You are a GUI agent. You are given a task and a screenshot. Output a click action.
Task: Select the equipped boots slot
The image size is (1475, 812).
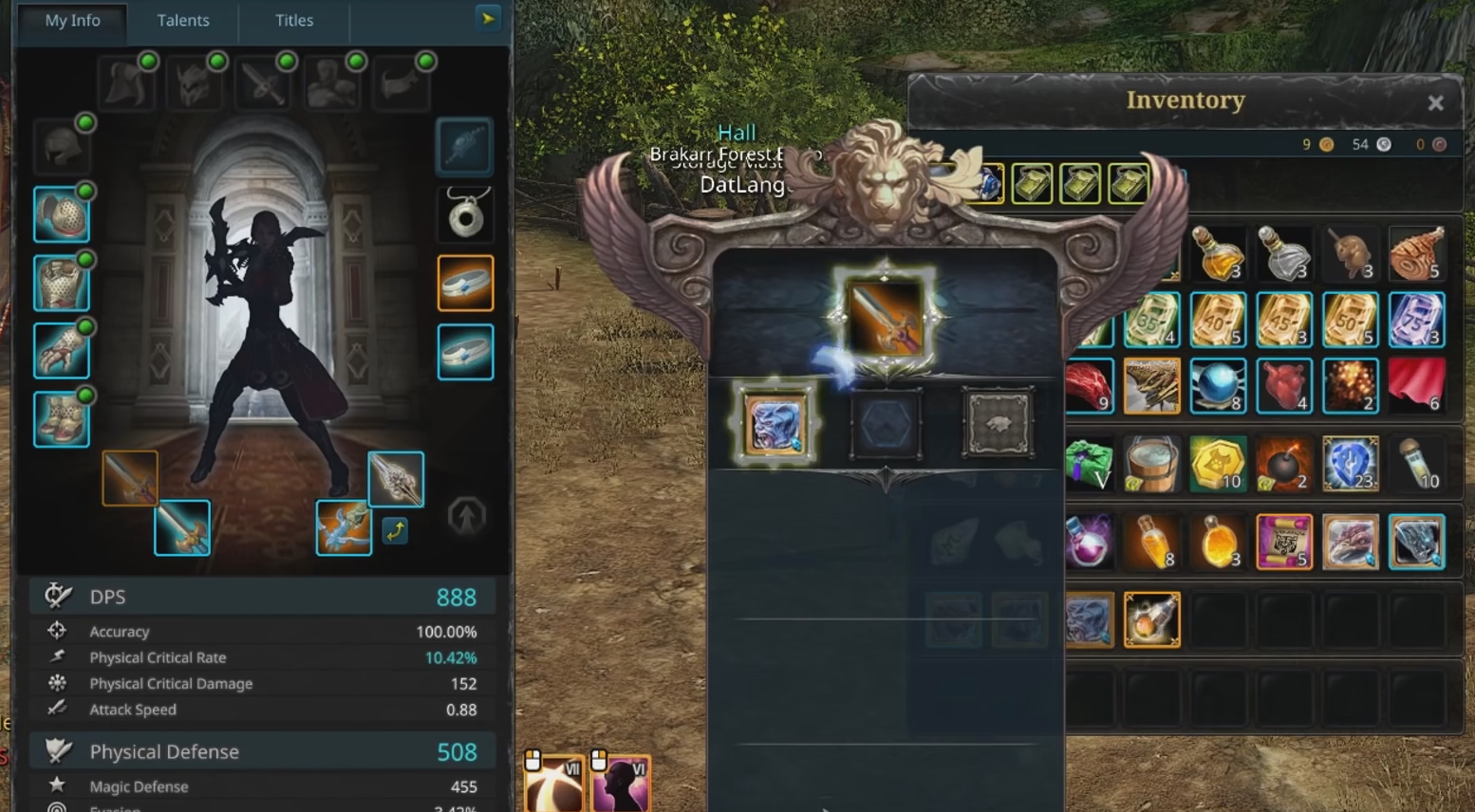[62, 419]
